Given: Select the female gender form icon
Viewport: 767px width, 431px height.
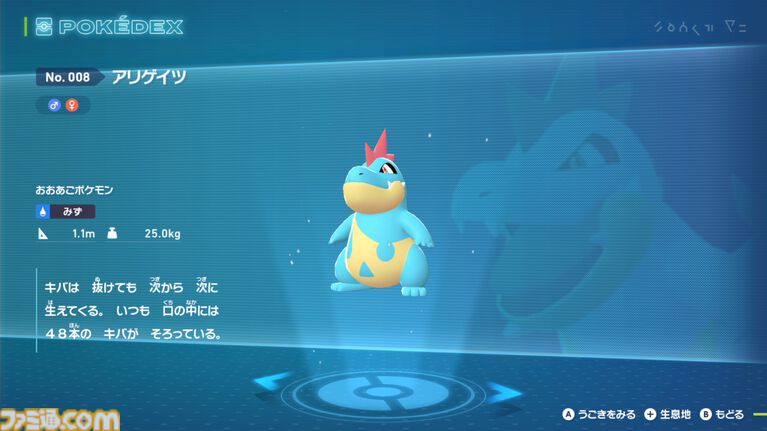Looking at the screenshot, I should click(72, 104).
